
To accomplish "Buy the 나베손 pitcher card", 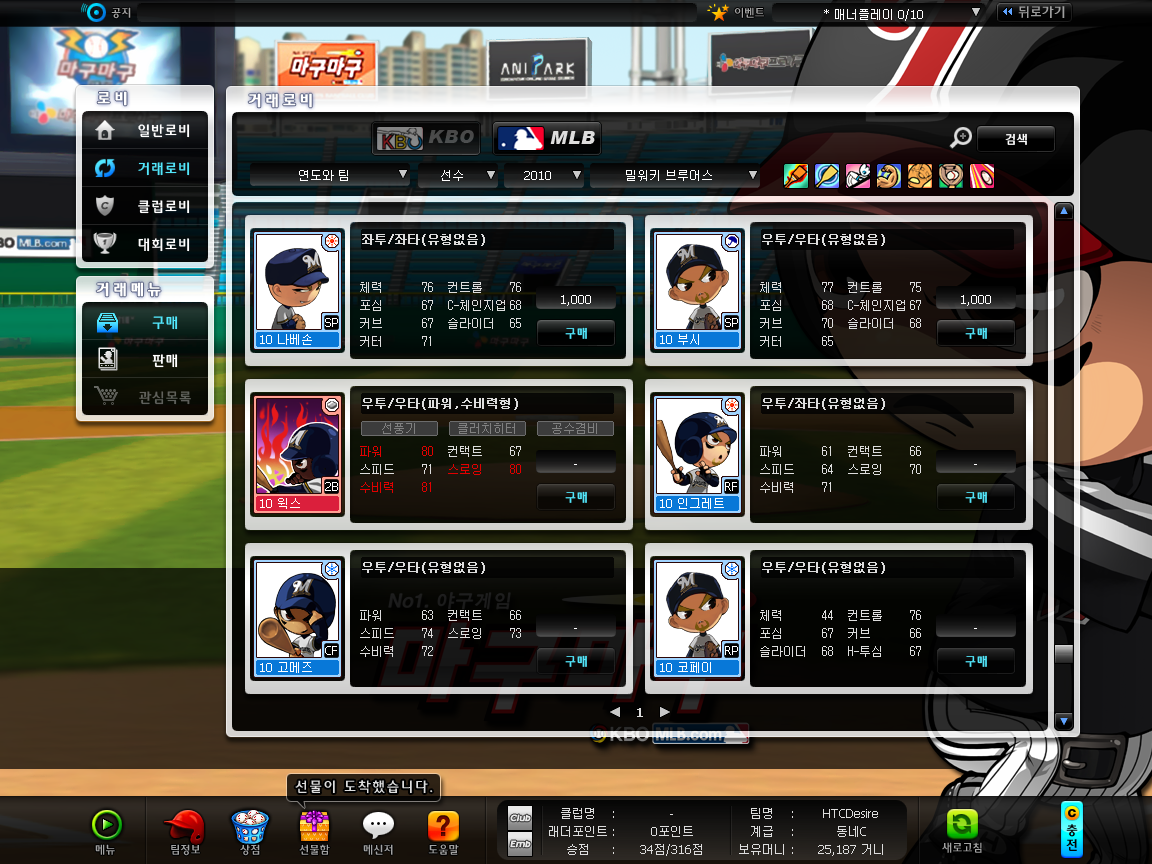I will tap(576, 333).
